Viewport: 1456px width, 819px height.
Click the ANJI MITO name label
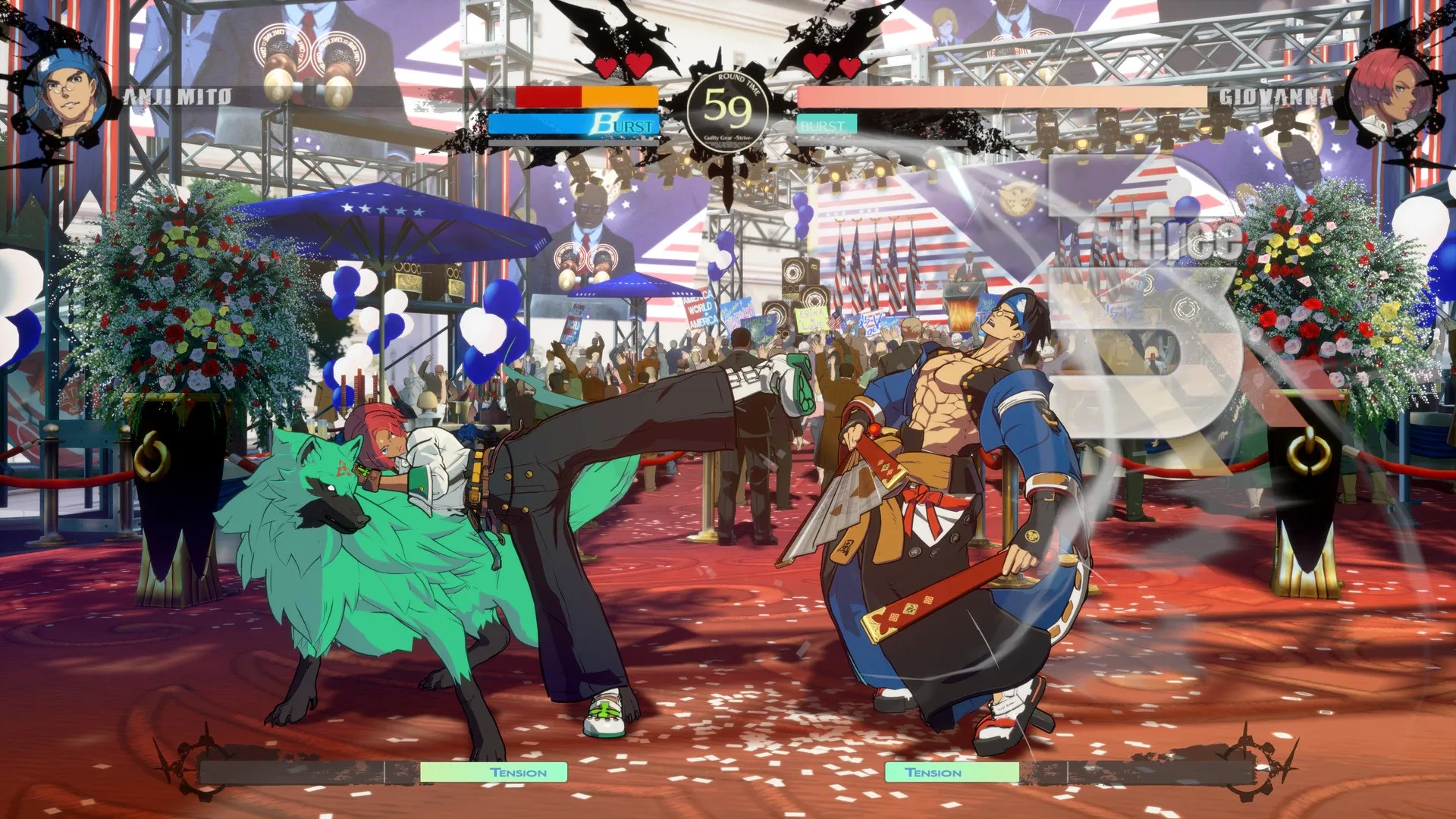tap(178, 95)
